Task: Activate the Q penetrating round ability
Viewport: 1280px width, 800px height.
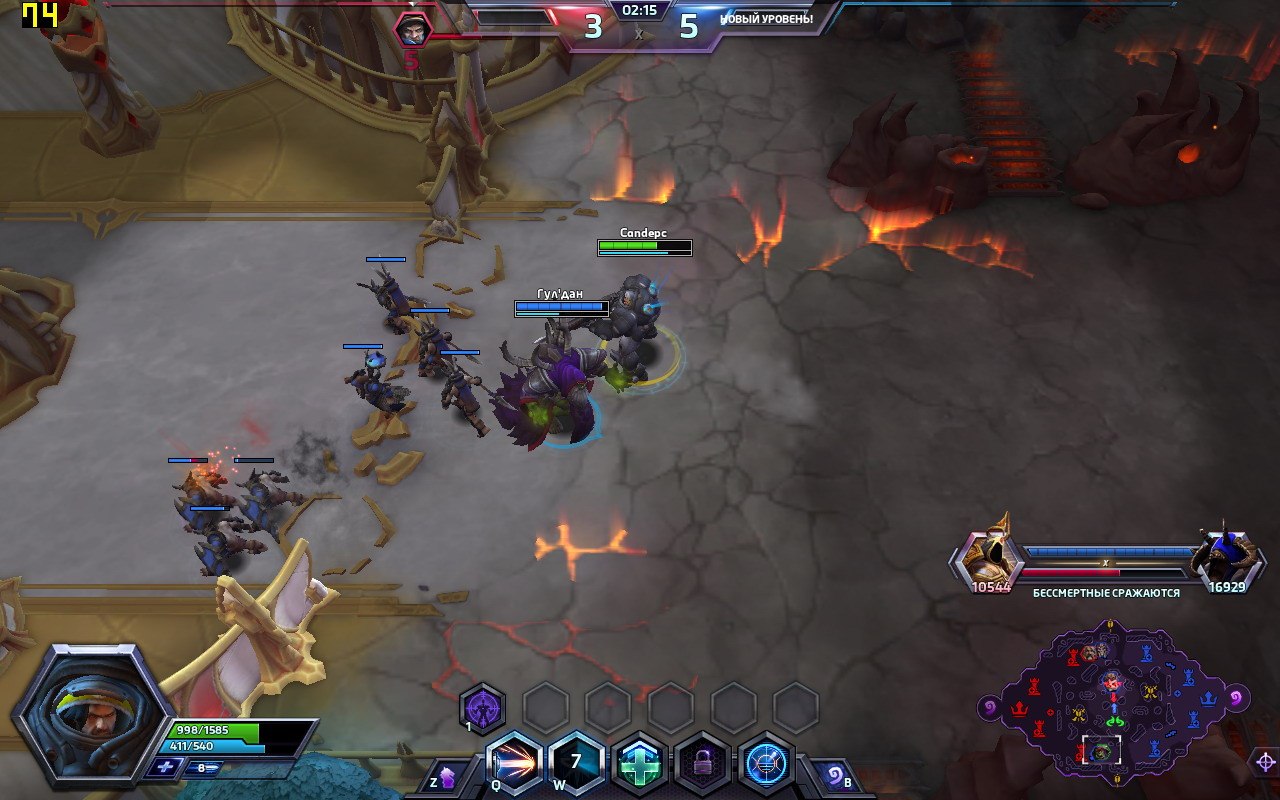Action: pos(513,765)
